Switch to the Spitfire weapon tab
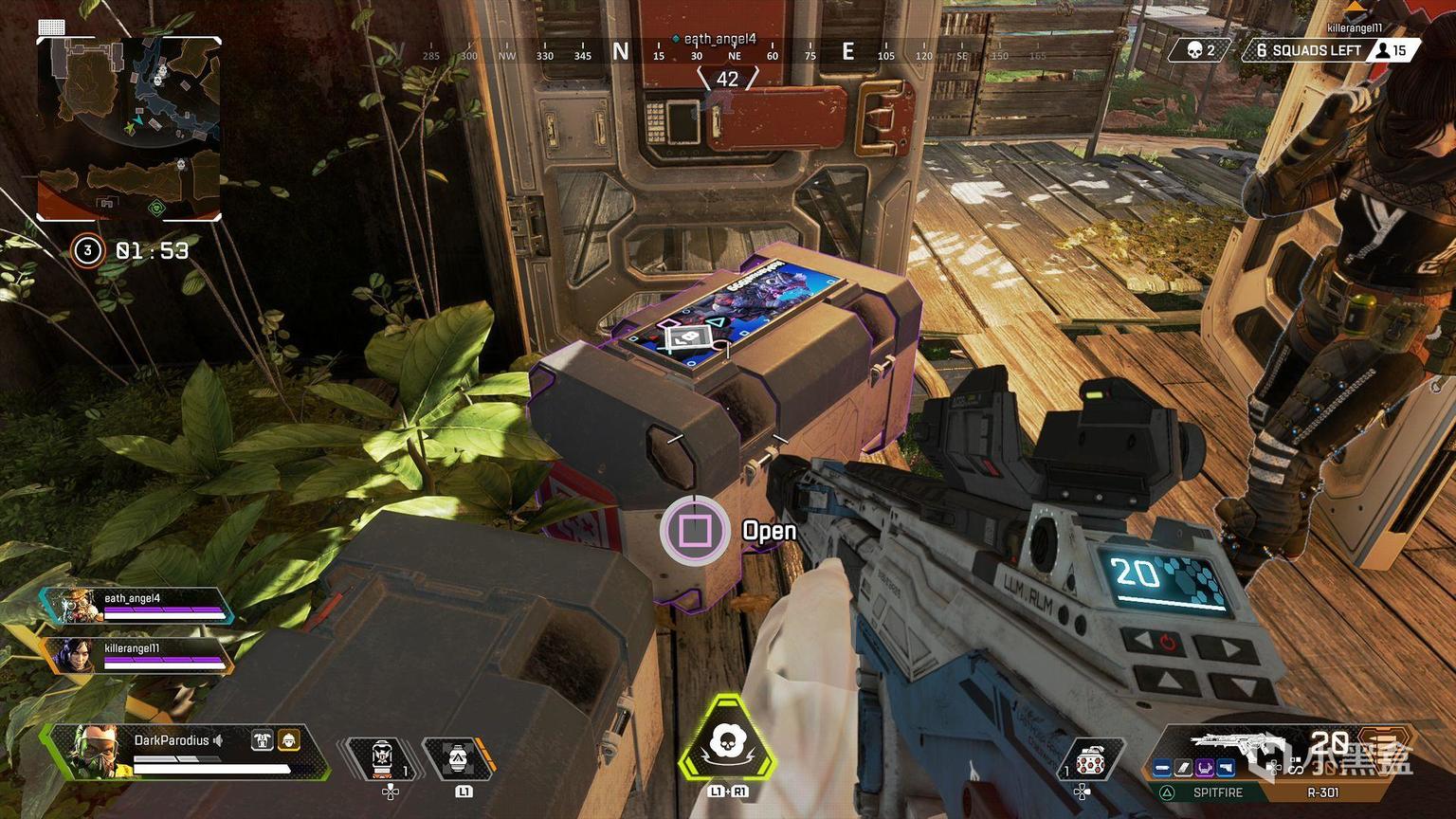The height and width of the screenshot is (819, 1456). point(1217,792)
